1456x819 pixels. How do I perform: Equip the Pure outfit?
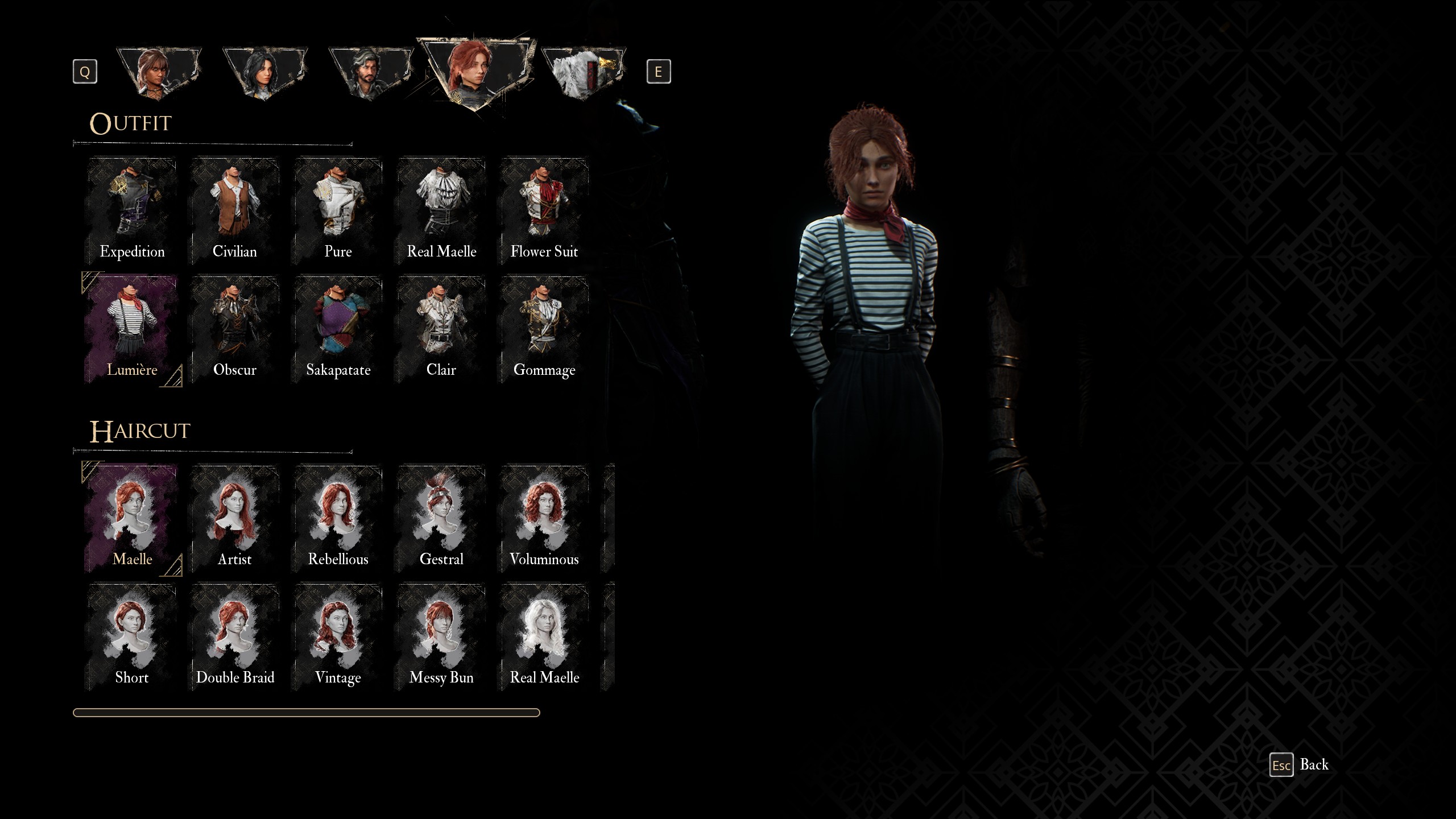pos(338,210)
